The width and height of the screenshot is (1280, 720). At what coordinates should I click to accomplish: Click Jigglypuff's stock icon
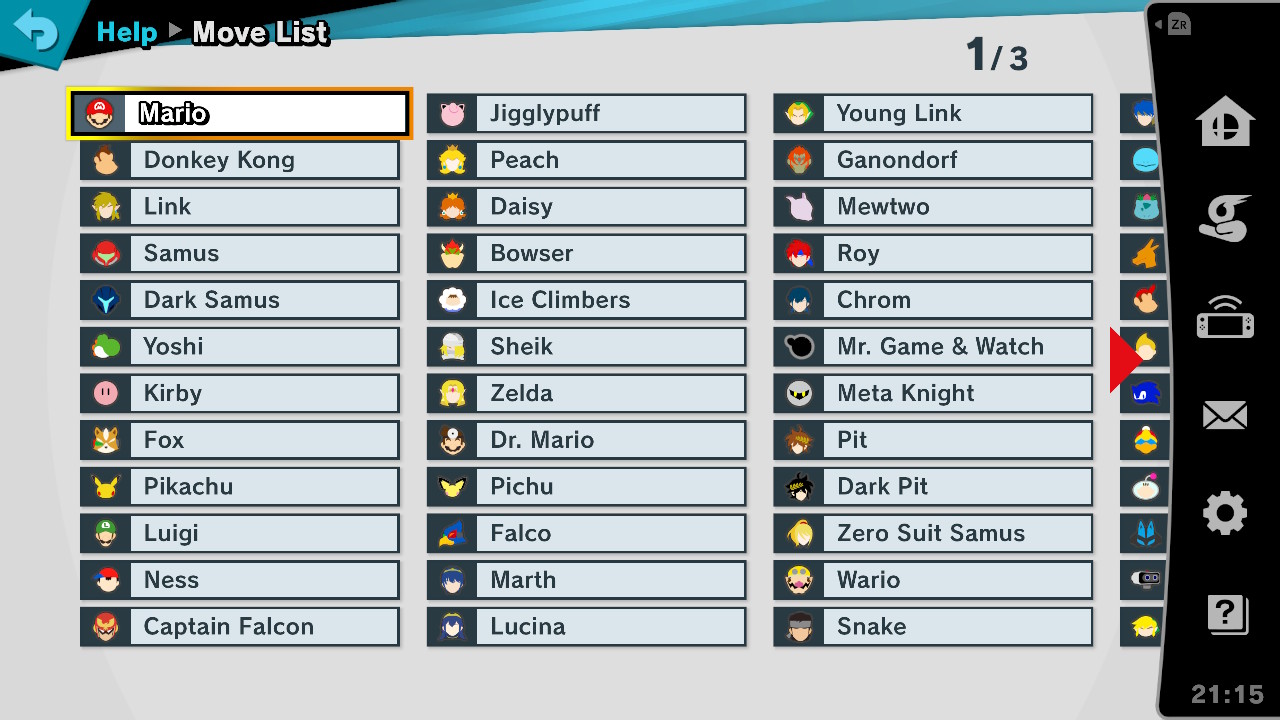click(x=451, y=113)
